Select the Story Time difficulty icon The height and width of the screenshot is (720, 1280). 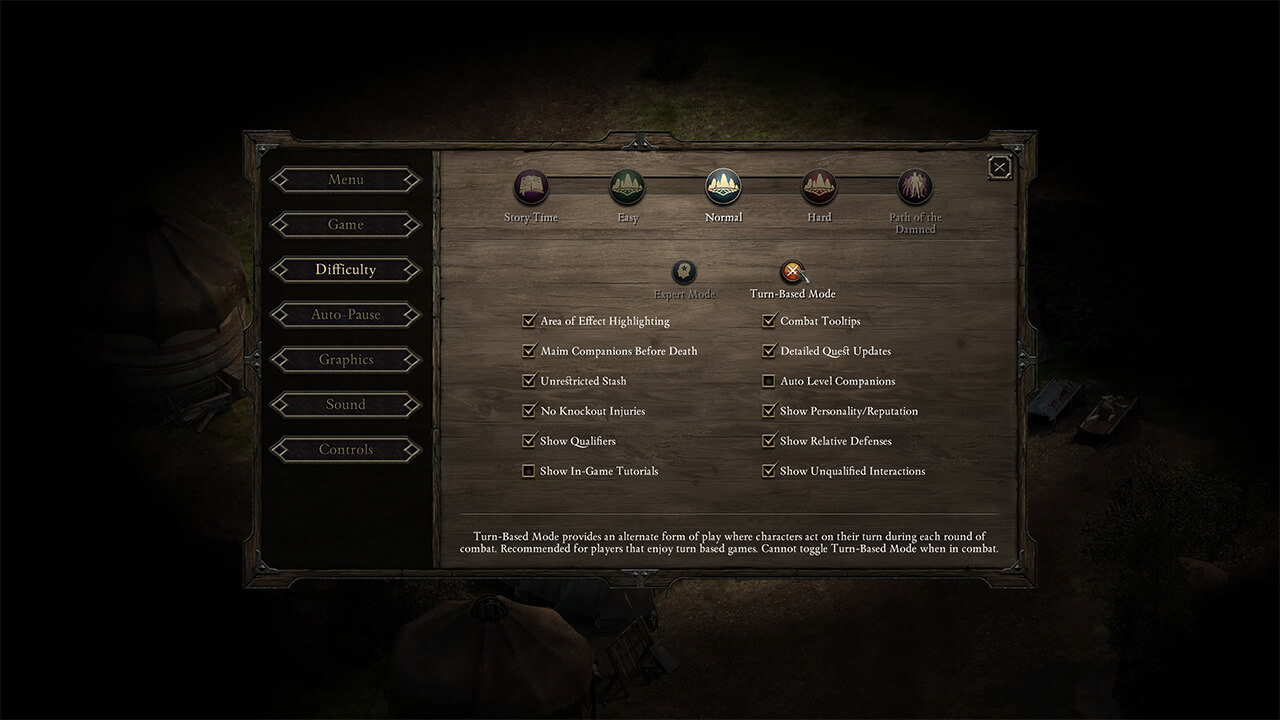tap(530, 186)
